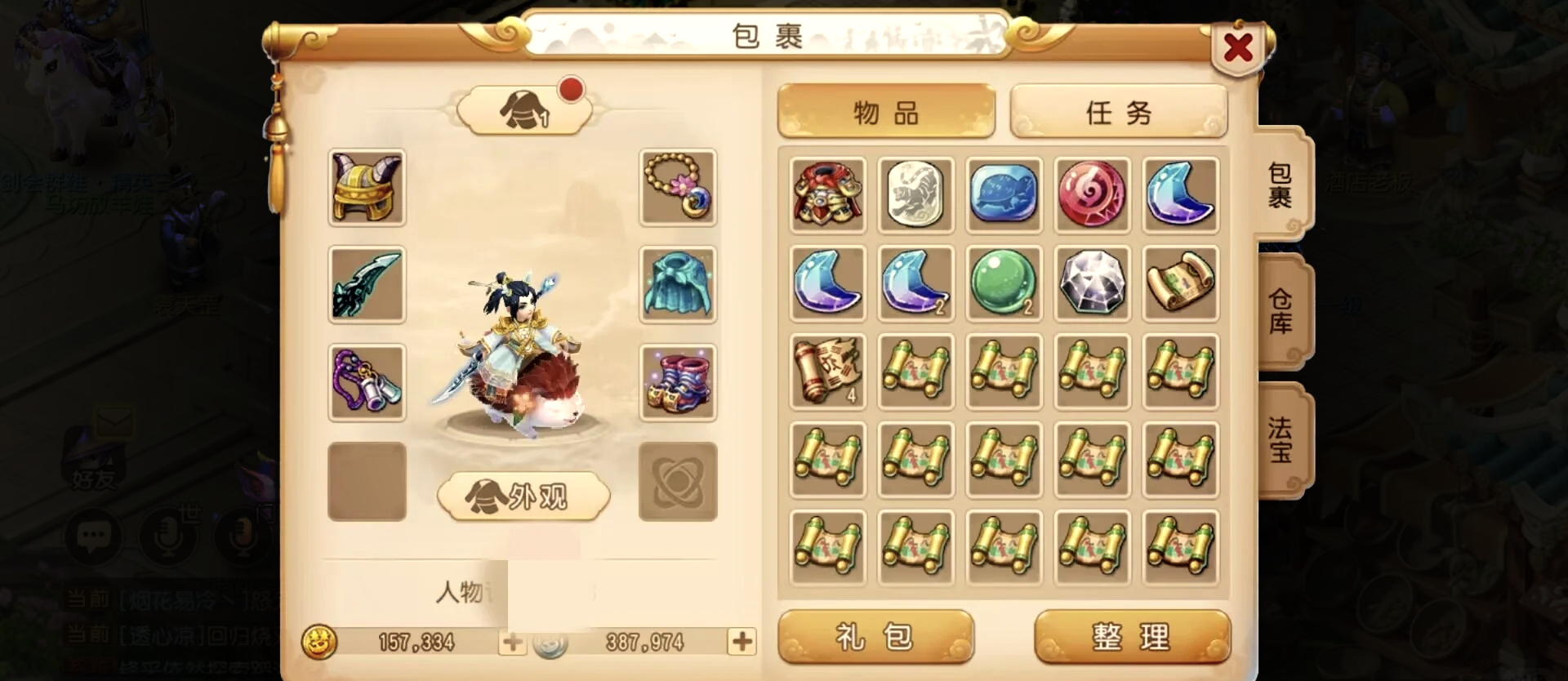Add silver currency with plus button
1568x681 pixels.
pos(742,642)
